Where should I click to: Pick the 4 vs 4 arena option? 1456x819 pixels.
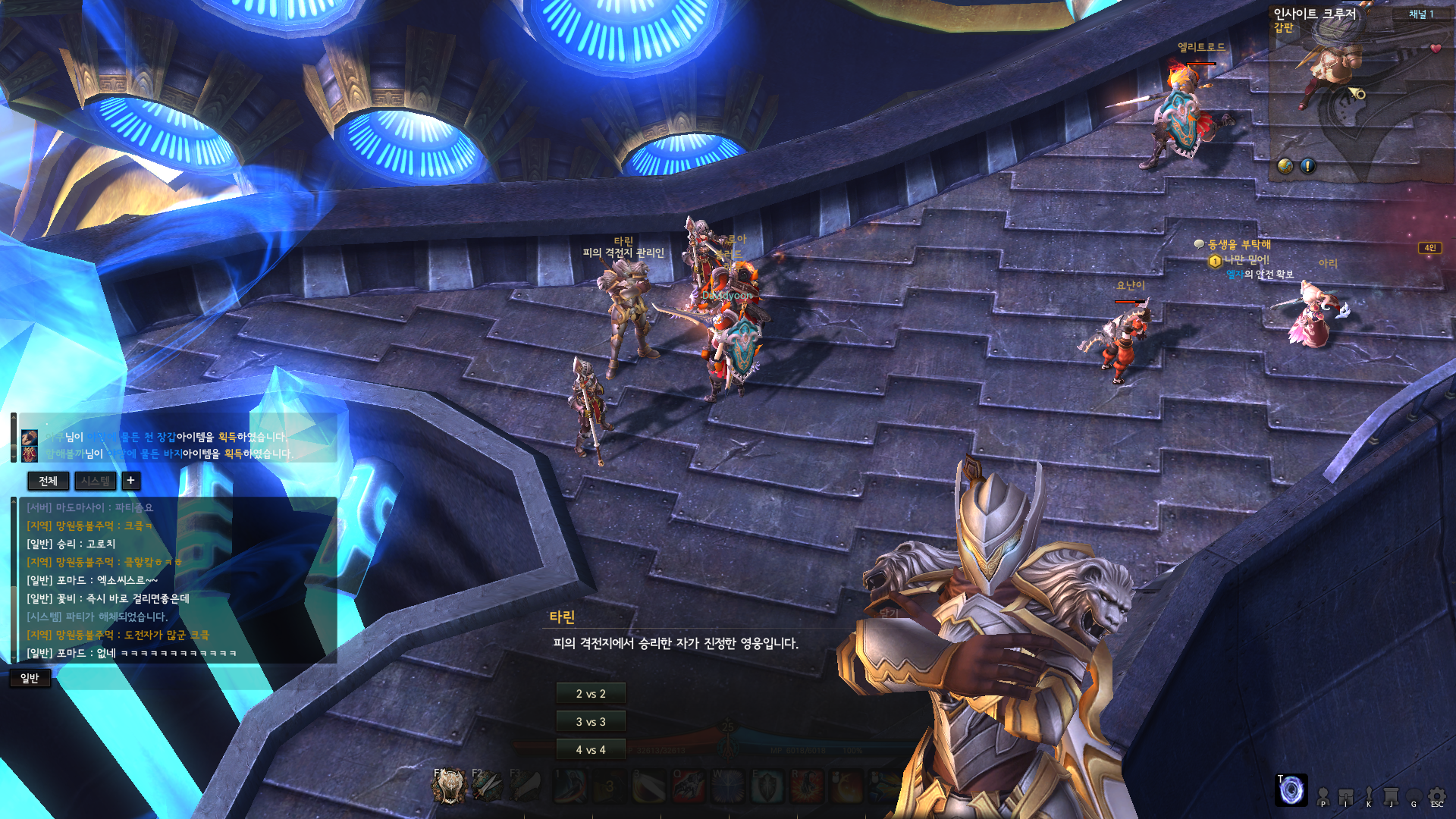(x=591, y=750)
